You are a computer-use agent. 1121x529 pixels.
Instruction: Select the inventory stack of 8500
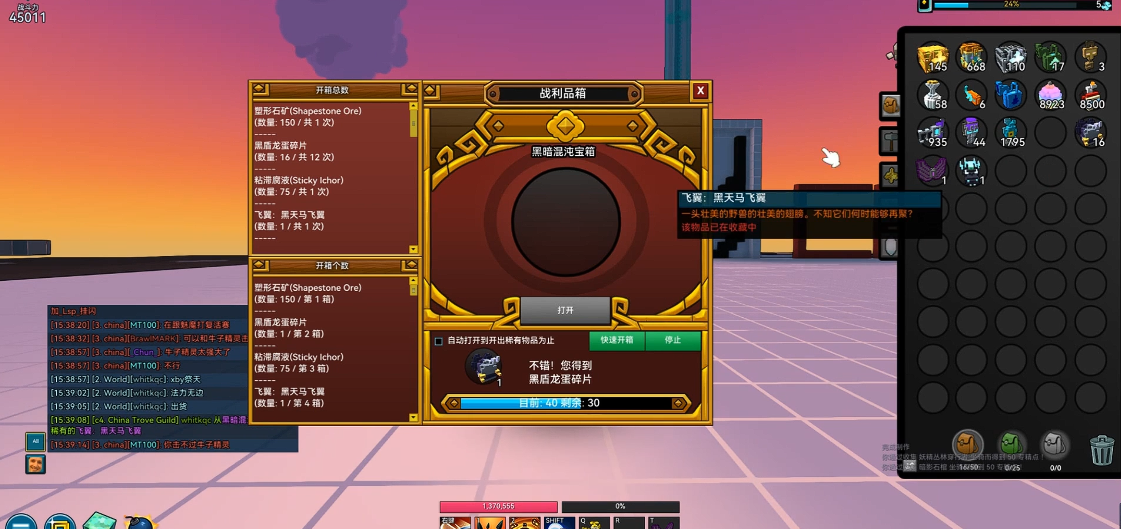pyautogui.click(x=1090, y=95)
